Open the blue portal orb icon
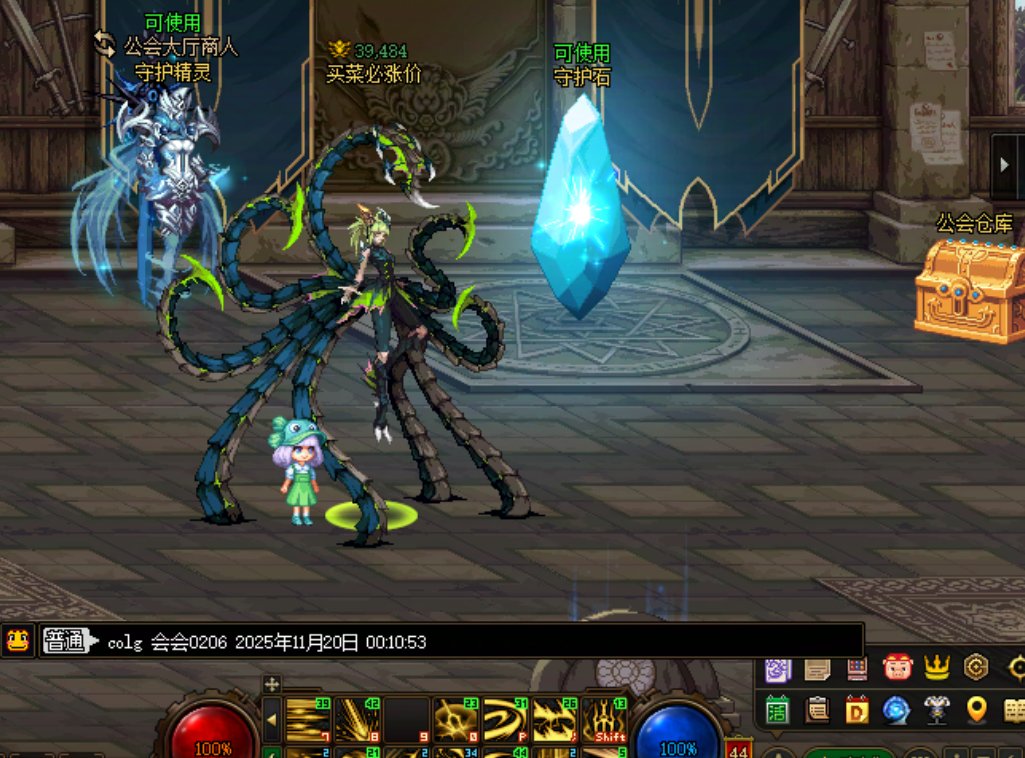The height and width of the screenshot is (758, 1025). click(896, 709)
